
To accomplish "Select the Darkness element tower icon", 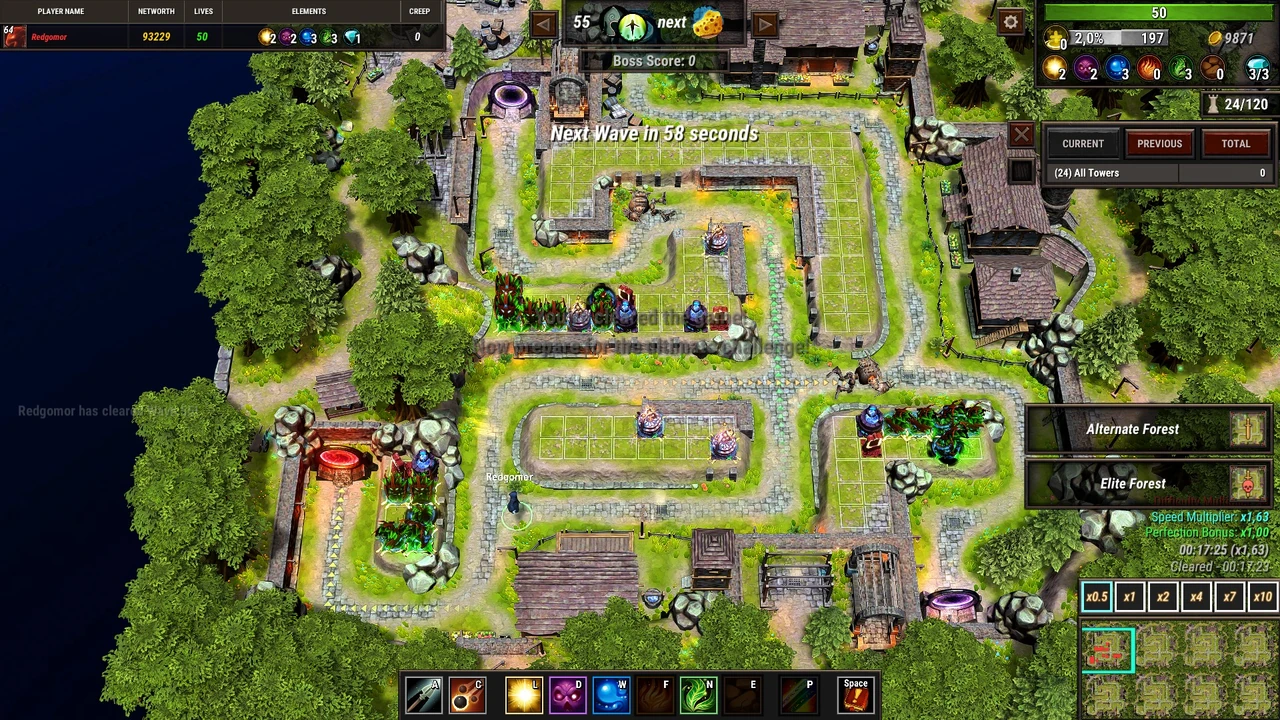I will coord(567,694).
